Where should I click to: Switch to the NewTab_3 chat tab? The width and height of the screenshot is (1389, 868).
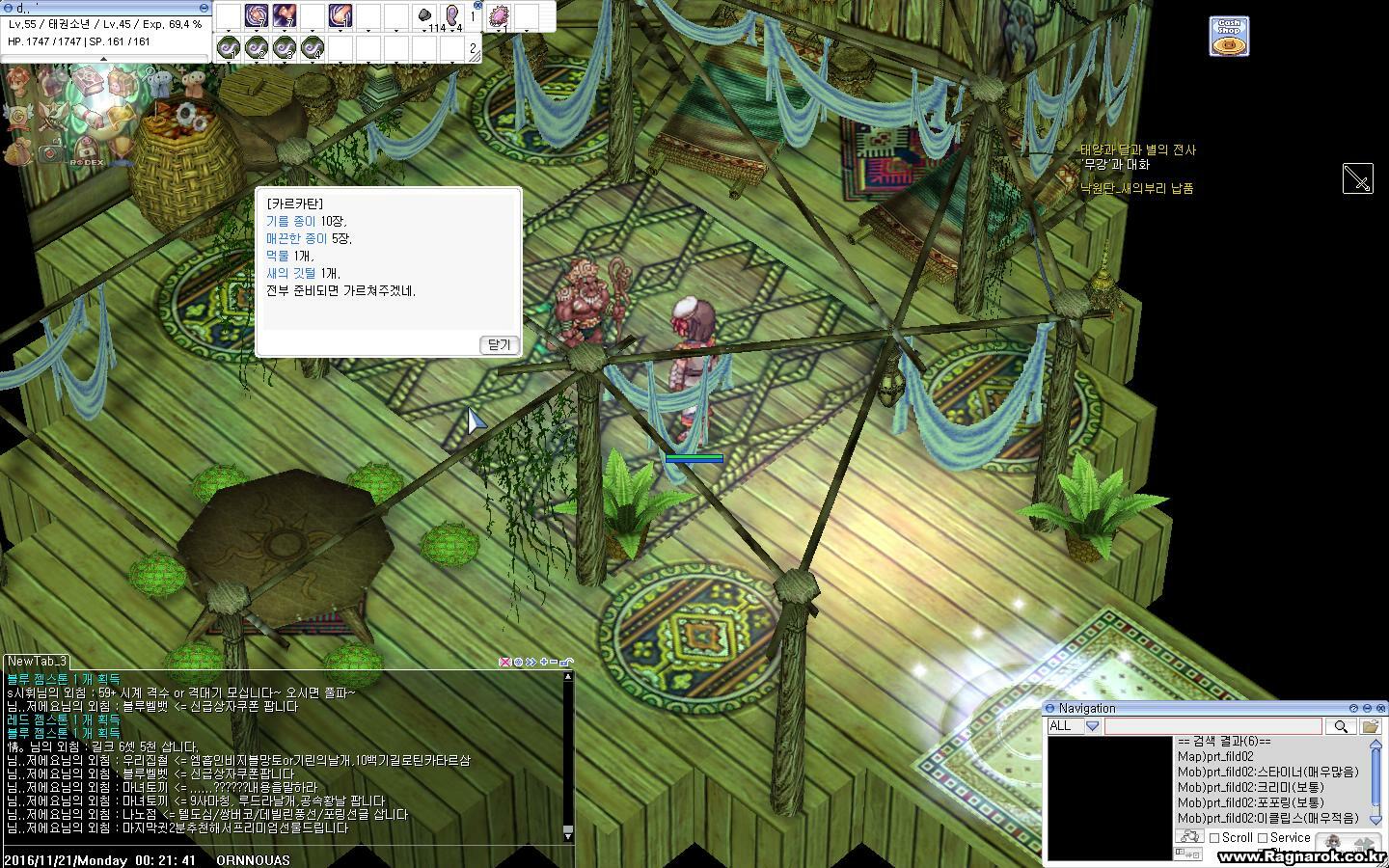(x=37, y=662)
